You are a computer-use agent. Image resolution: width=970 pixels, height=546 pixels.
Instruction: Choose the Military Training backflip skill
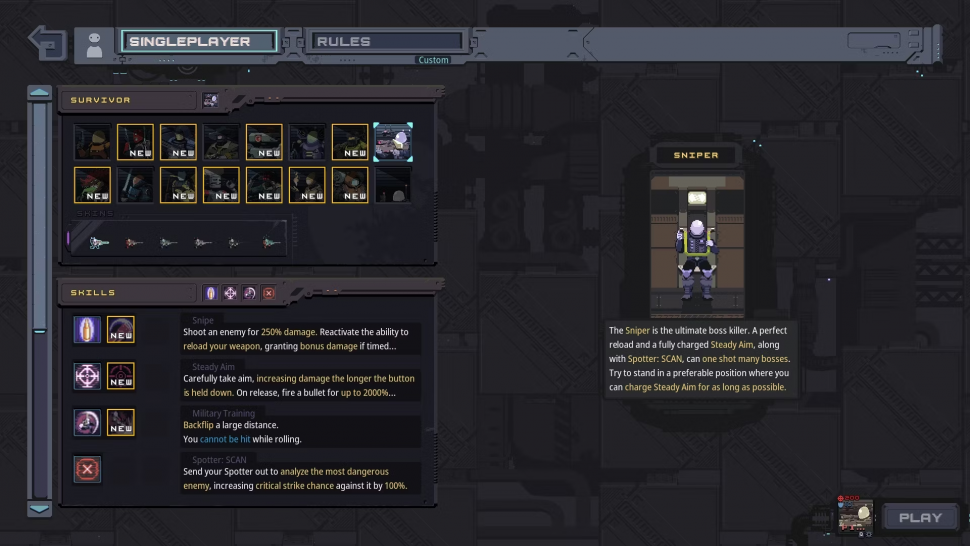tap(87, 422)
